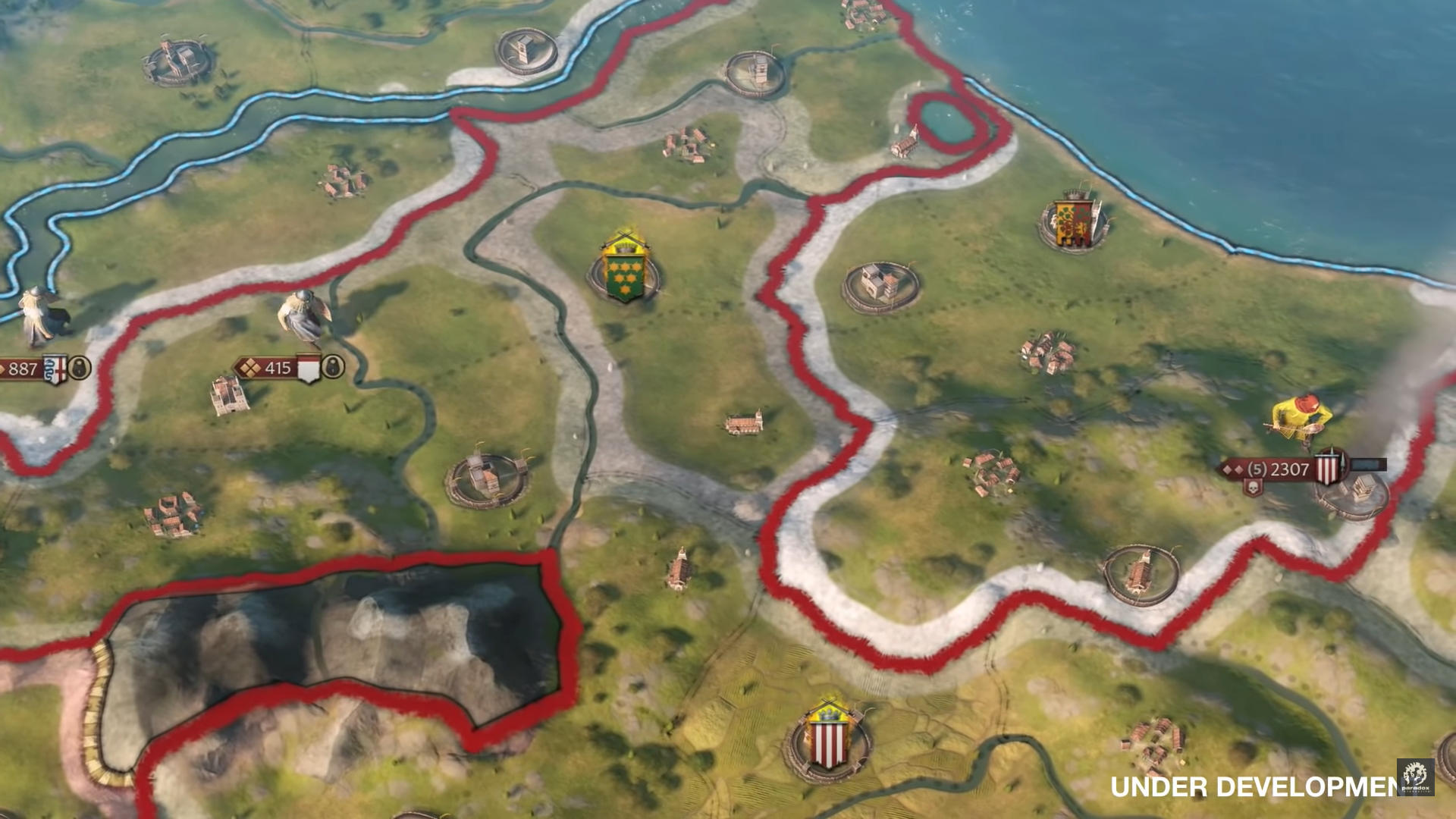Click the serpent crest shield on the 887 banner
This screenshot has width=1456, height=819.
tap(55, 369)
